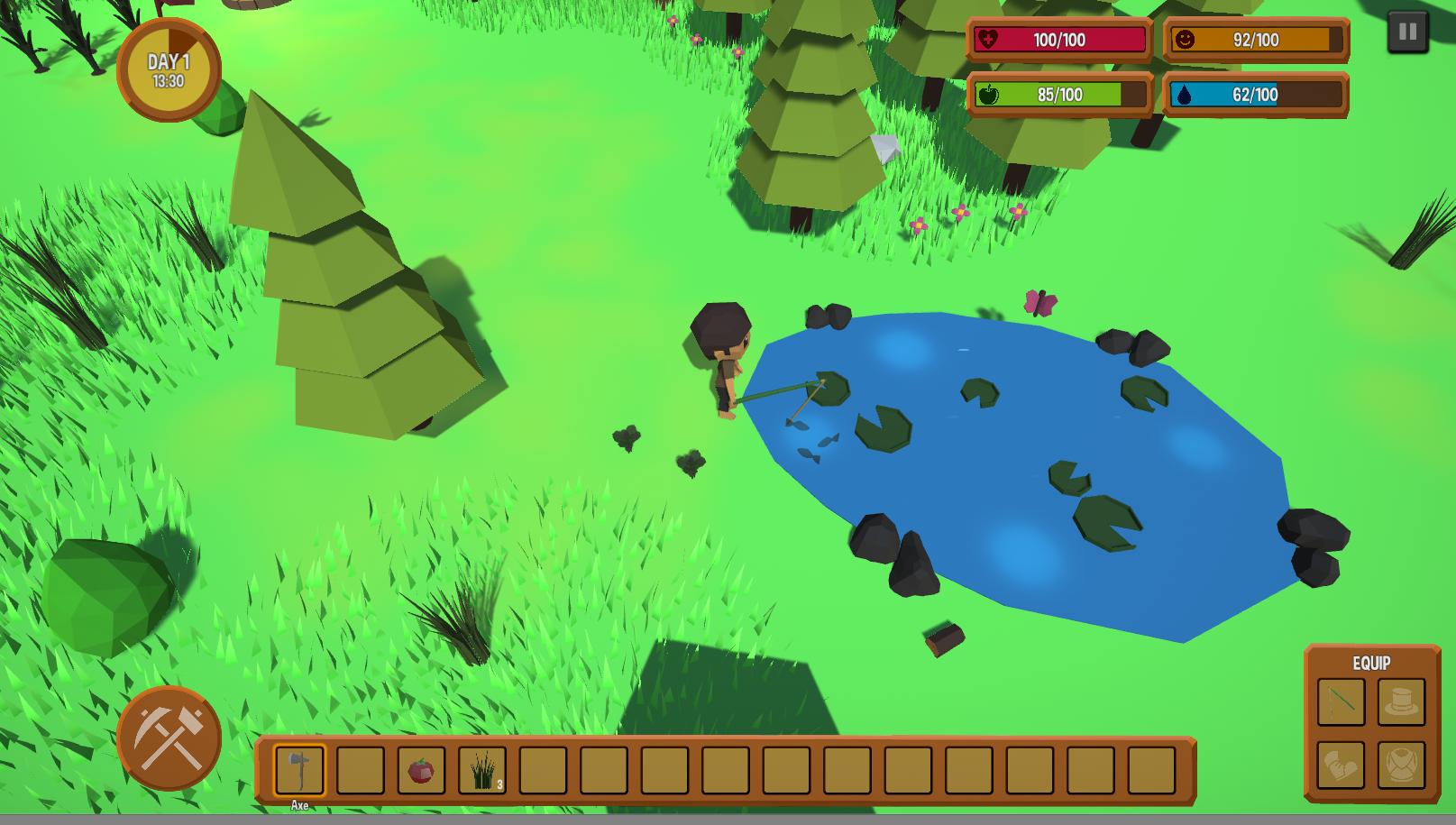The image size is (1456, 825).
Task: Open the boots equipment slot
Action: tap(1341, 765)
